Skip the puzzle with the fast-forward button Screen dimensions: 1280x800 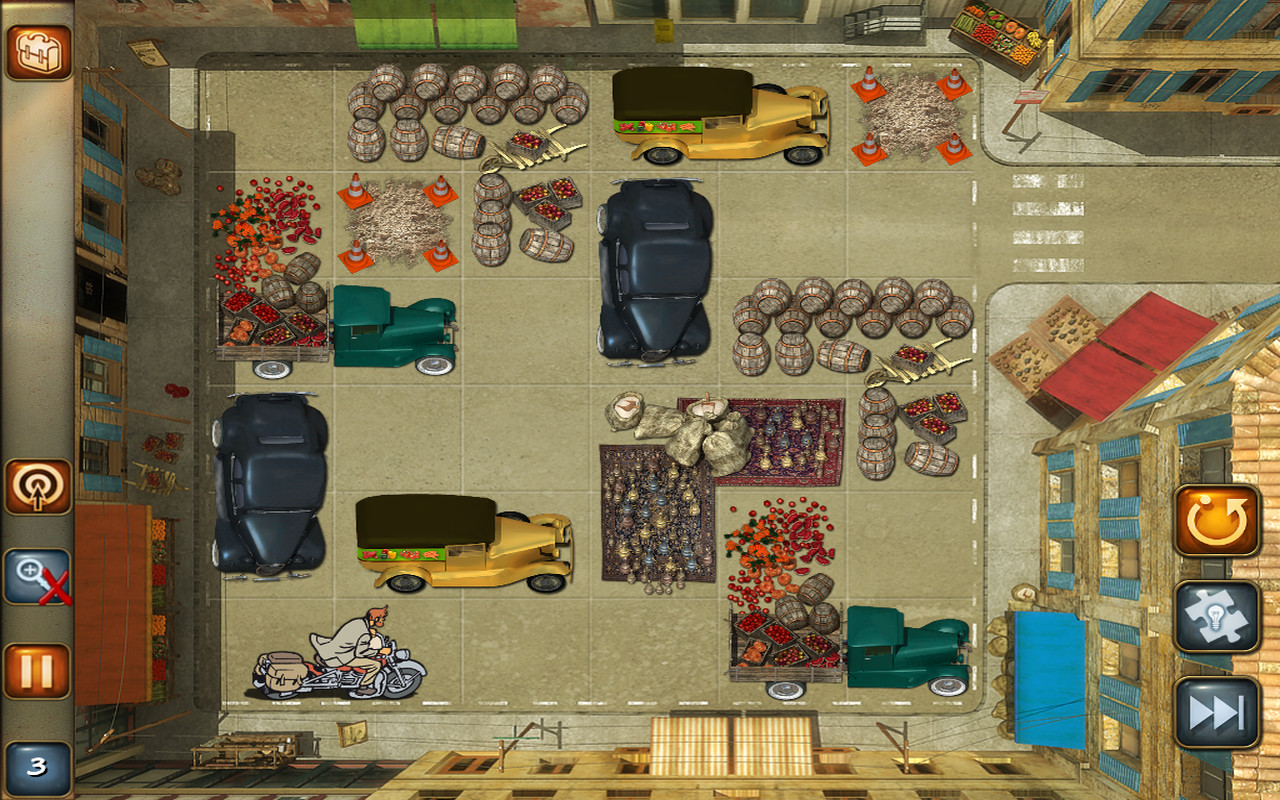[1216, 712]
